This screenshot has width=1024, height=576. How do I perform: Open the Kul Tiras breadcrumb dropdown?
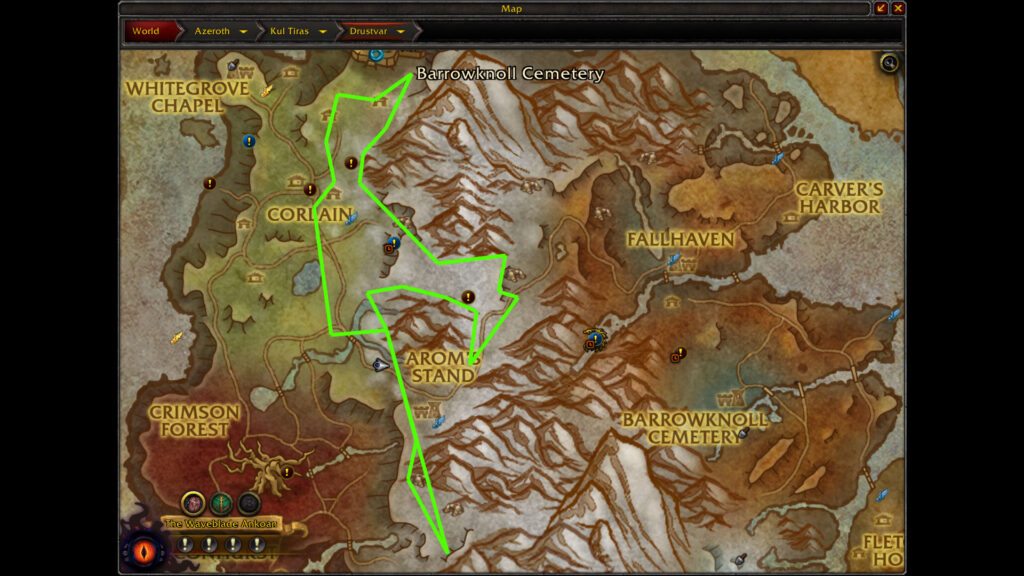pyautogui.click(x=323, y=31)
